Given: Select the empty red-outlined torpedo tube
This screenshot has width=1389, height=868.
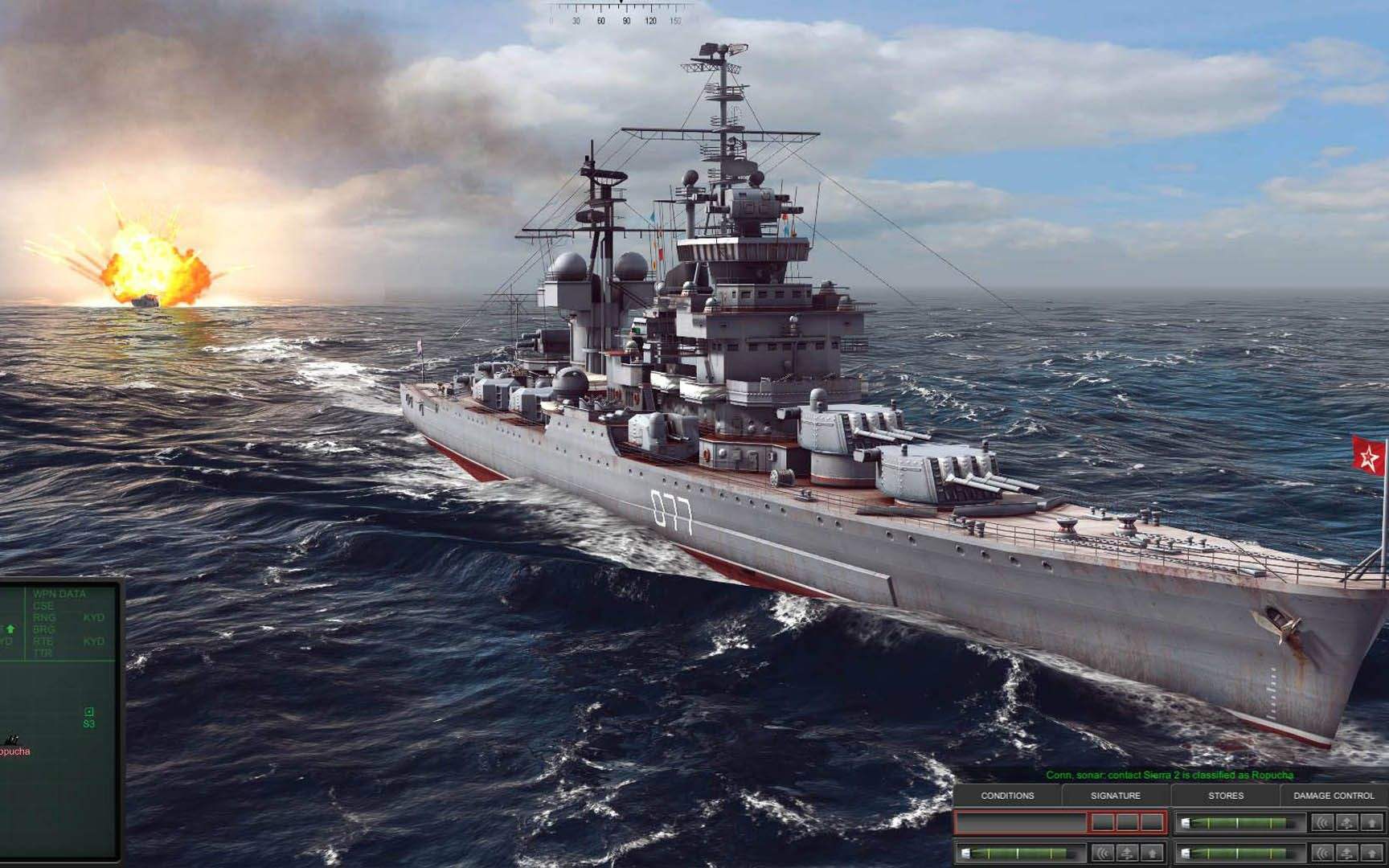Looking at the screenshot, I should pyautogui.click(x=1021, y=822).
